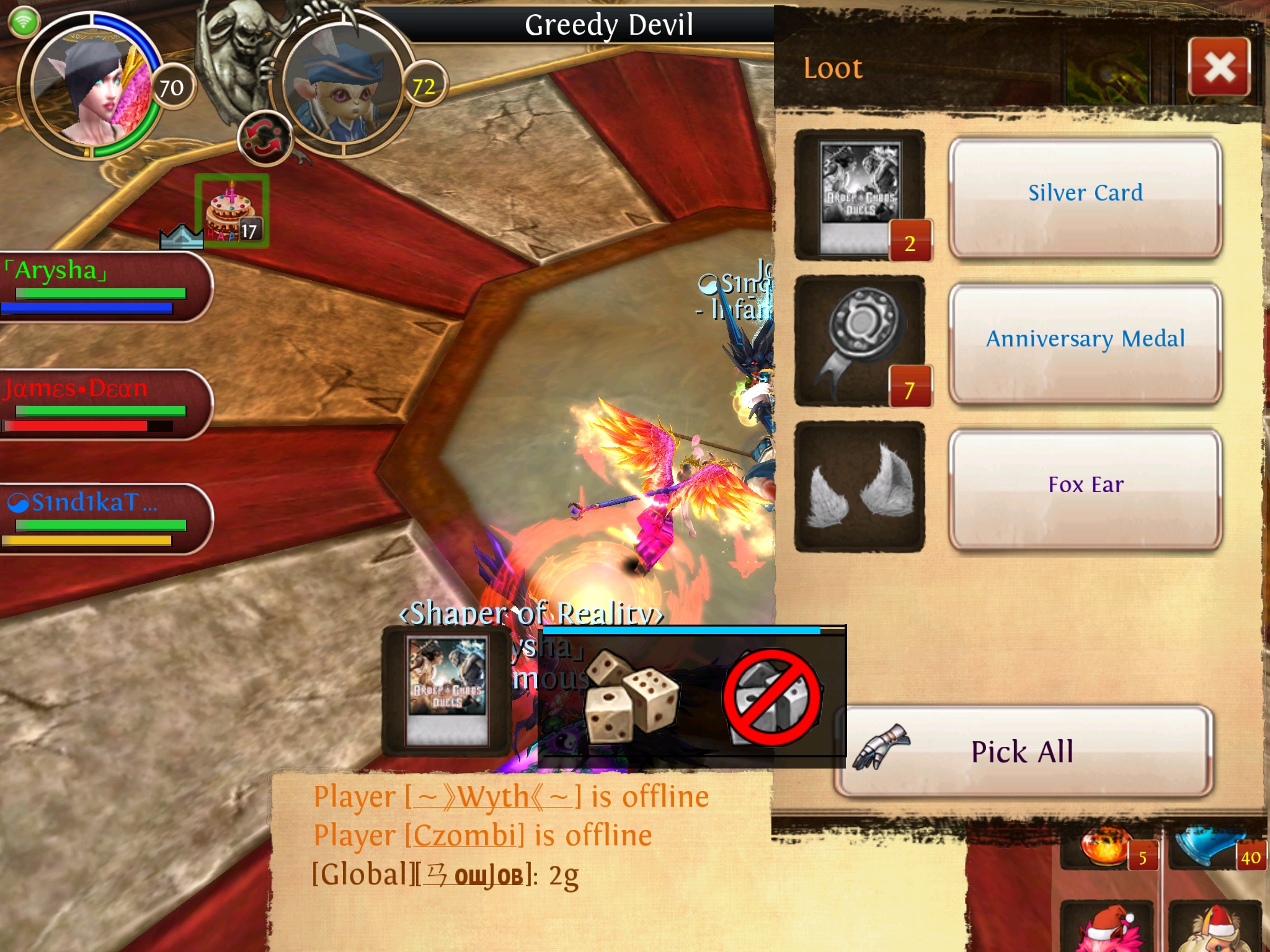Image resolution: width=1270 pixels, height=952 pixels.
Task: Click the Greedy Devil target portrait
Action: pyautogui.click(x=344, y=87)
